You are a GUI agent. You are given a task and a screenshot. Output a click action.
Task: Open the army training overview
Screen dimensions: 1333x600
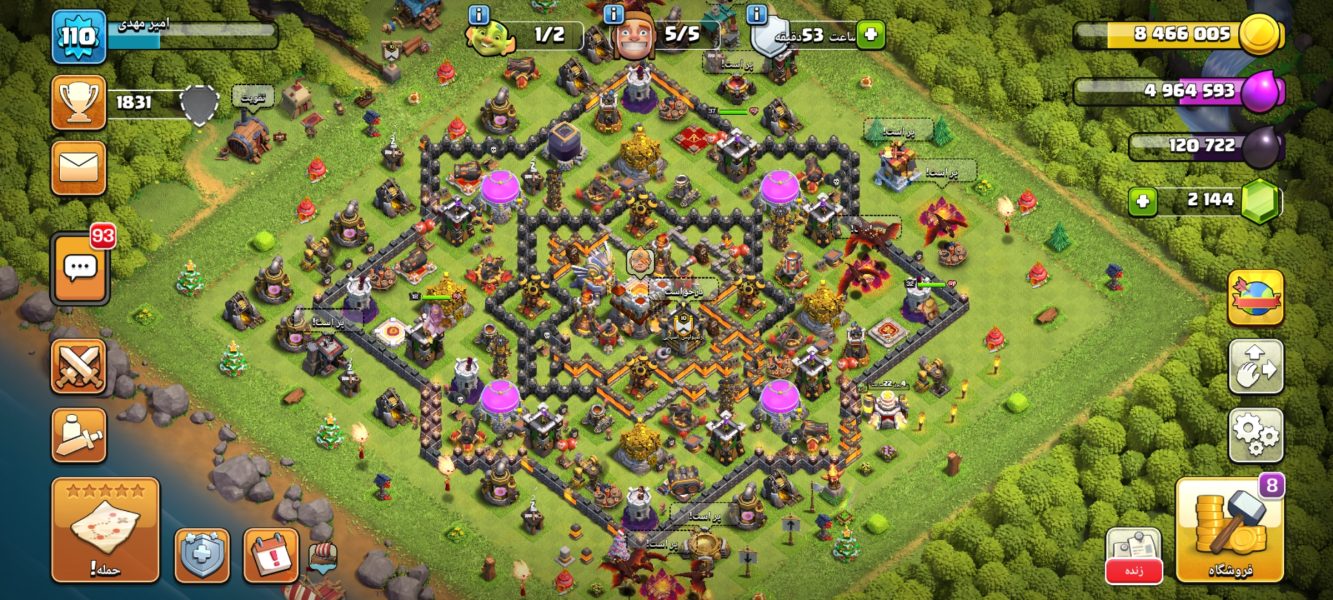pyautogui.click(x=78, y=434)
